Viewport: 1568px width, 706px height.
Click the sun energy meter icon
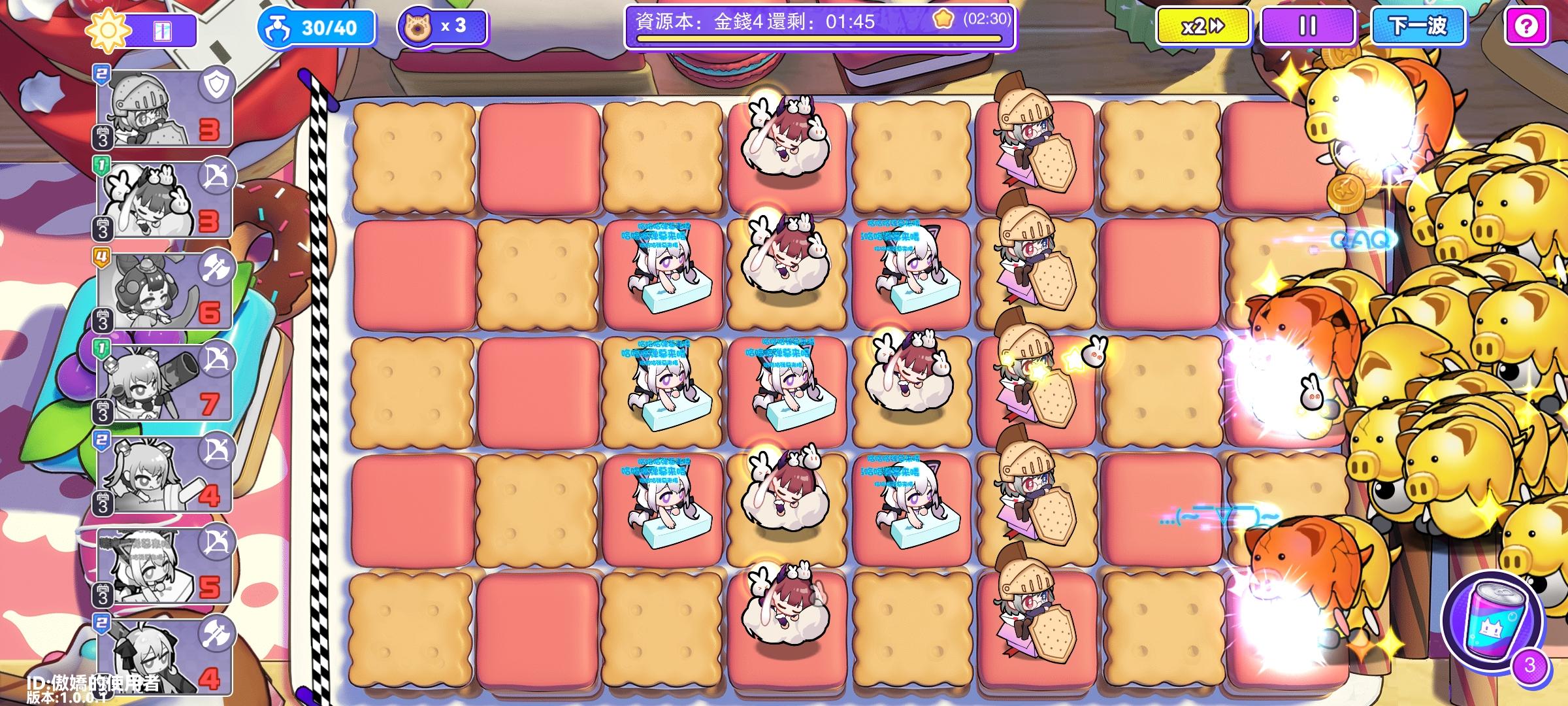pos(110,28)
